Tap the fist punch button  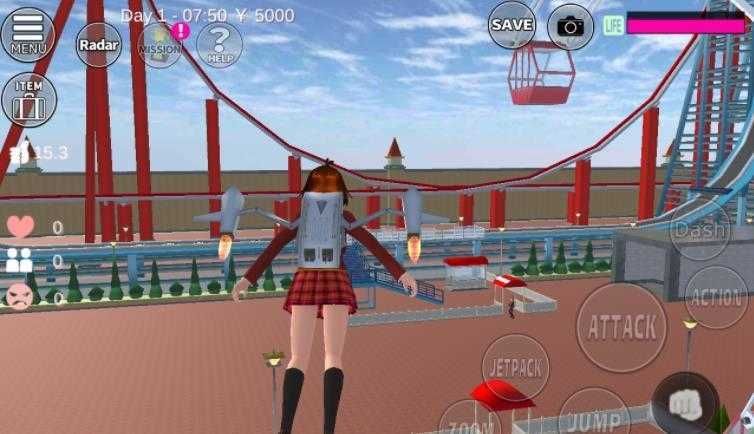click(685, 405)
